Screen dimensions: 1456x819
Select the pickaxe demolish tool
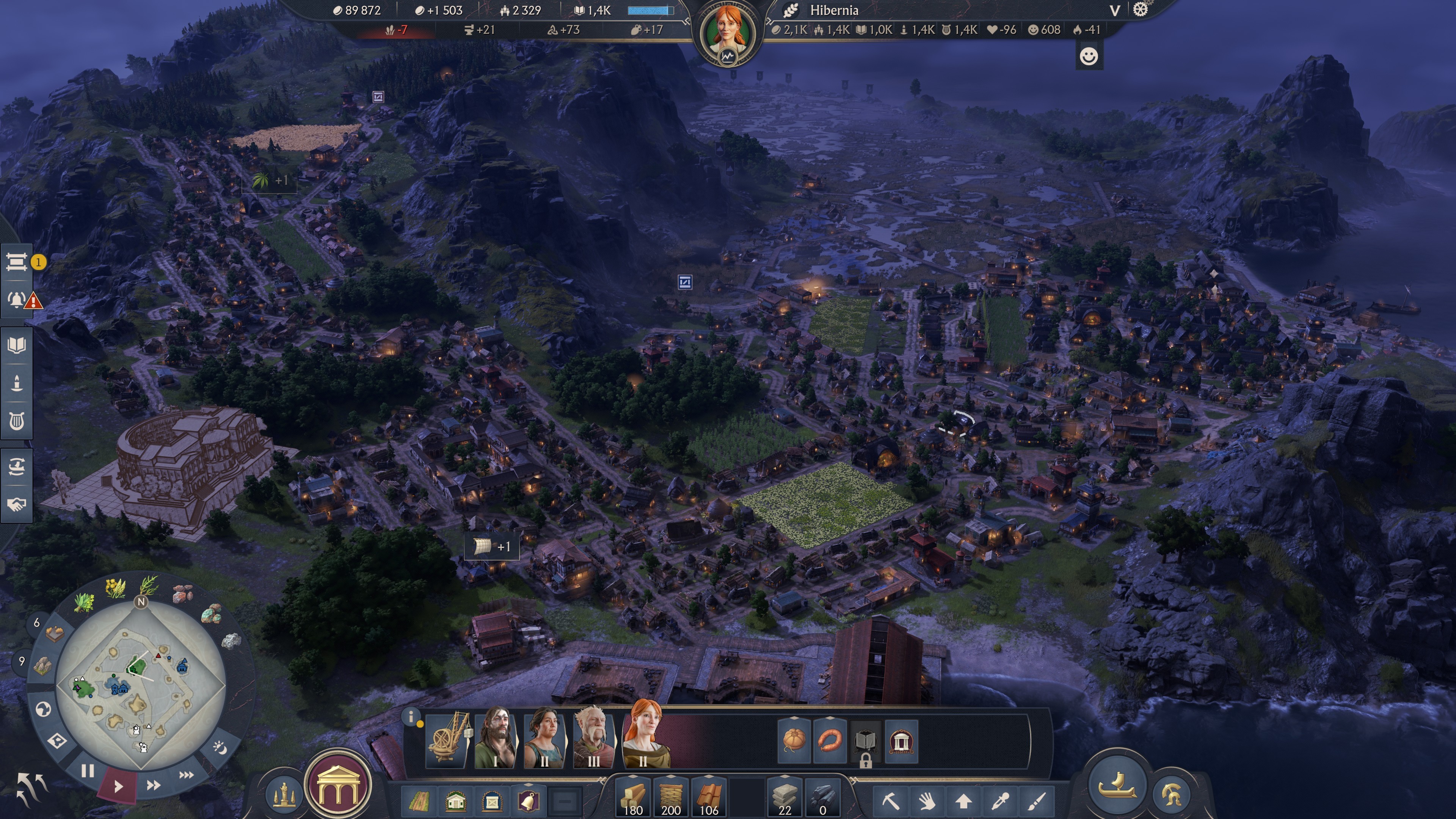890,800
